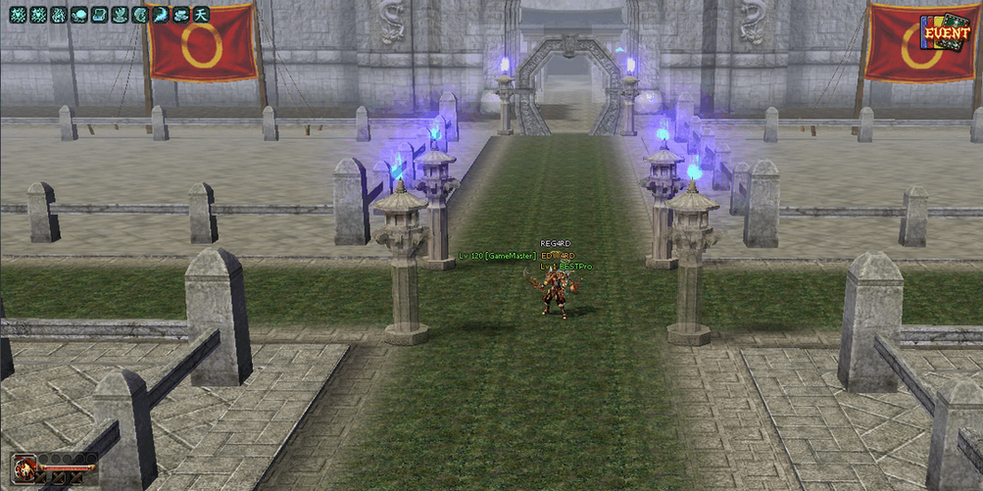Click the red warrior character portrait
The height and width of the screenshot is (491, 983).
25,468
